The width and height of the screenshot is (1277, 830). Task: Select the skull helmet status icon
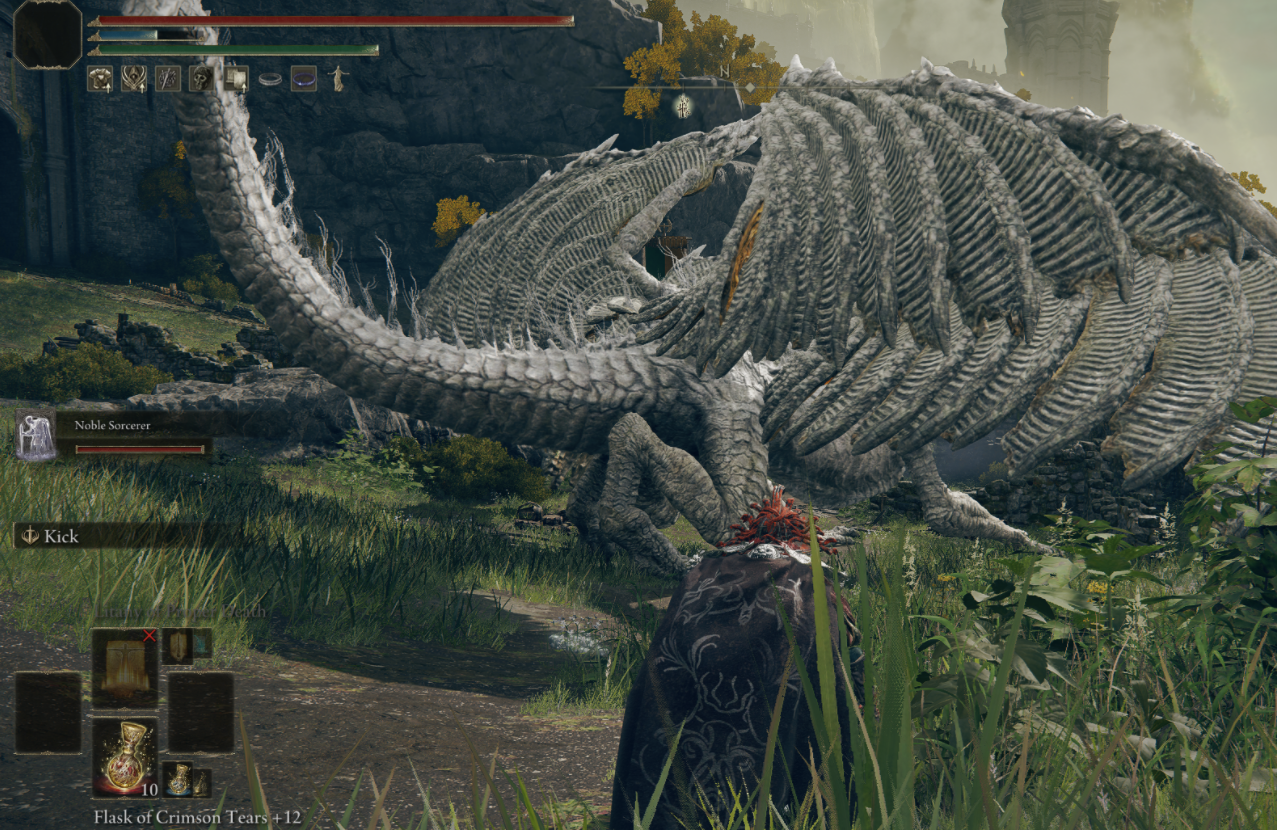point(201,78)
